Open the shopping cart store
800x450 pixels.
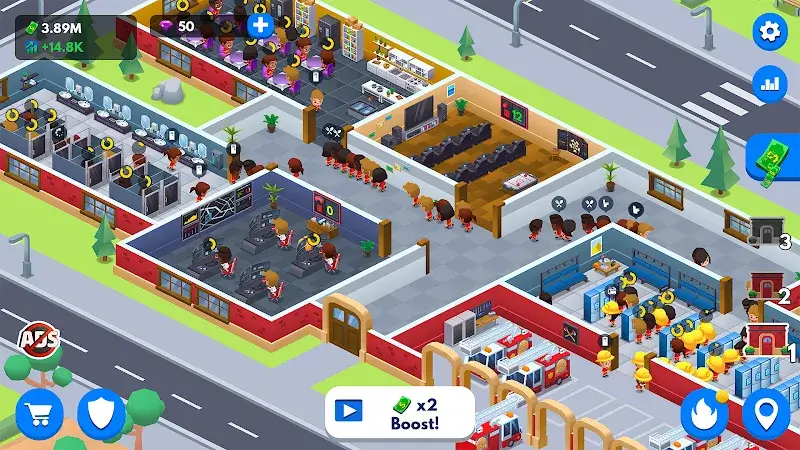(40, 411)
